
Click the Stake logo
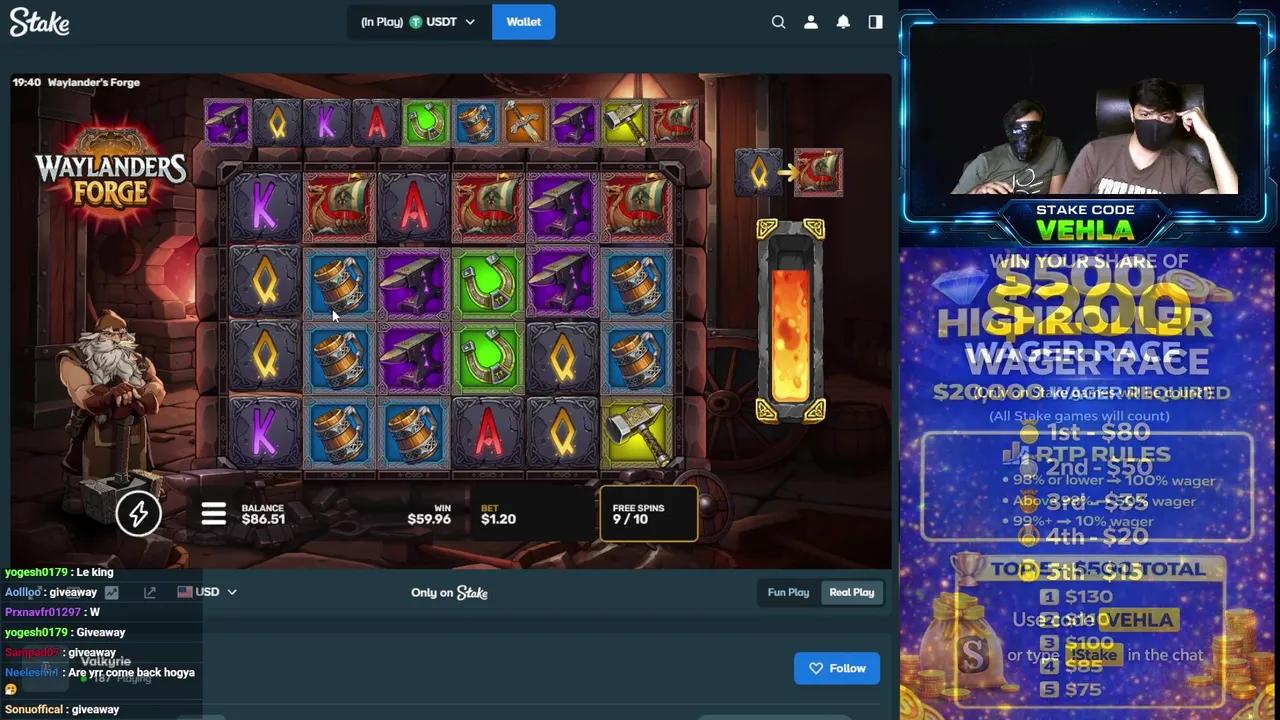39,22
